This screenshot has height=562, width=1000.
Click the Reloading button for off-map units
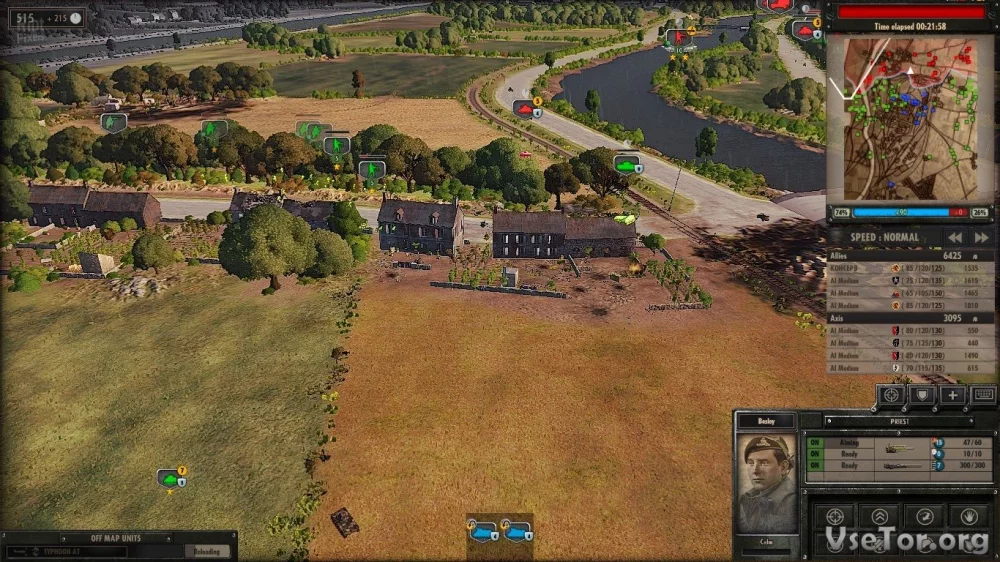[x=207, y=551]
